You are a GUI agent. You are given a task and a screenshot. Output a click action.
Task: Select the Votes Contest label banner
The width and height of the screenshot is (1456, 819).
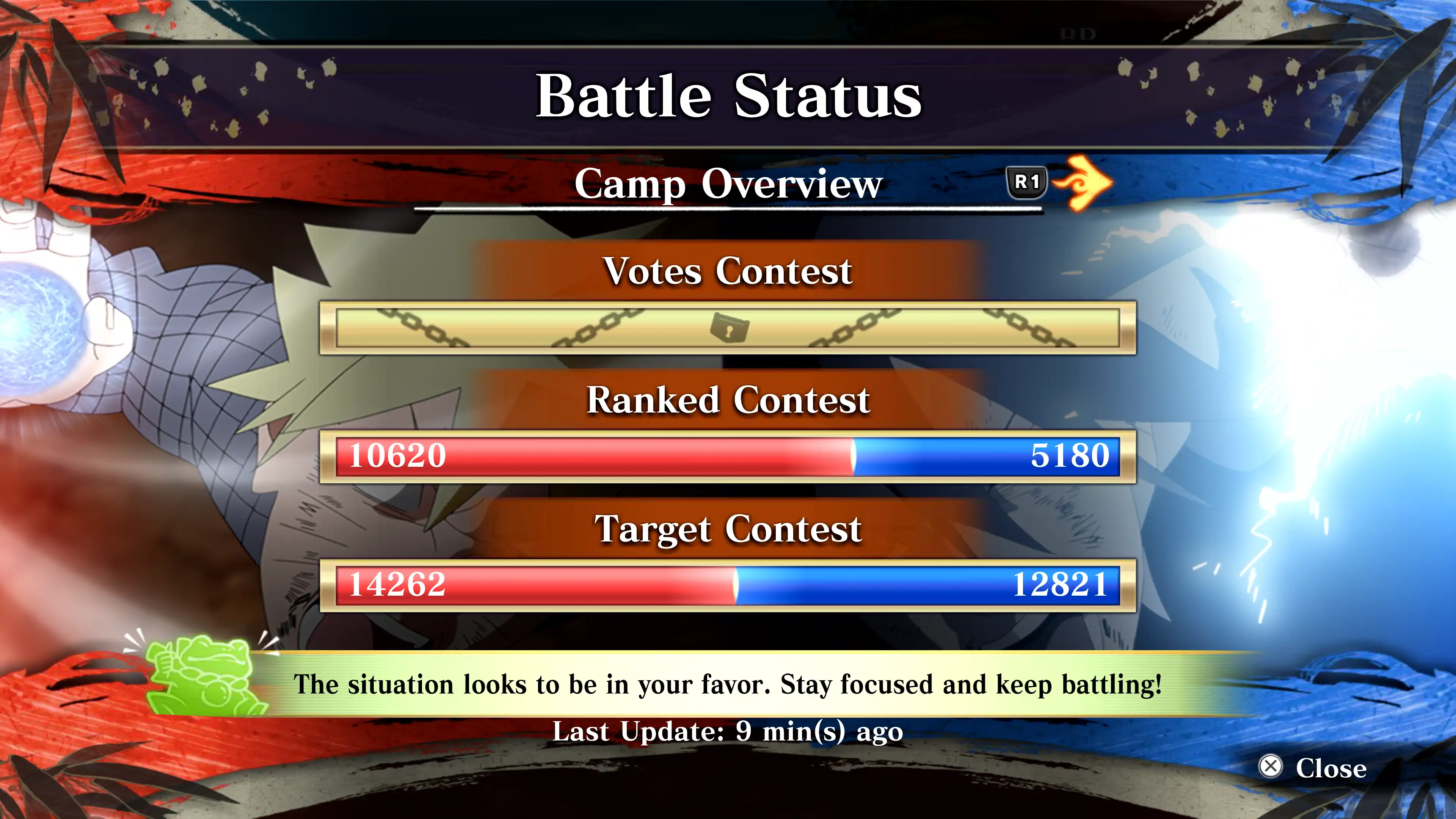[x=728, y=271]
